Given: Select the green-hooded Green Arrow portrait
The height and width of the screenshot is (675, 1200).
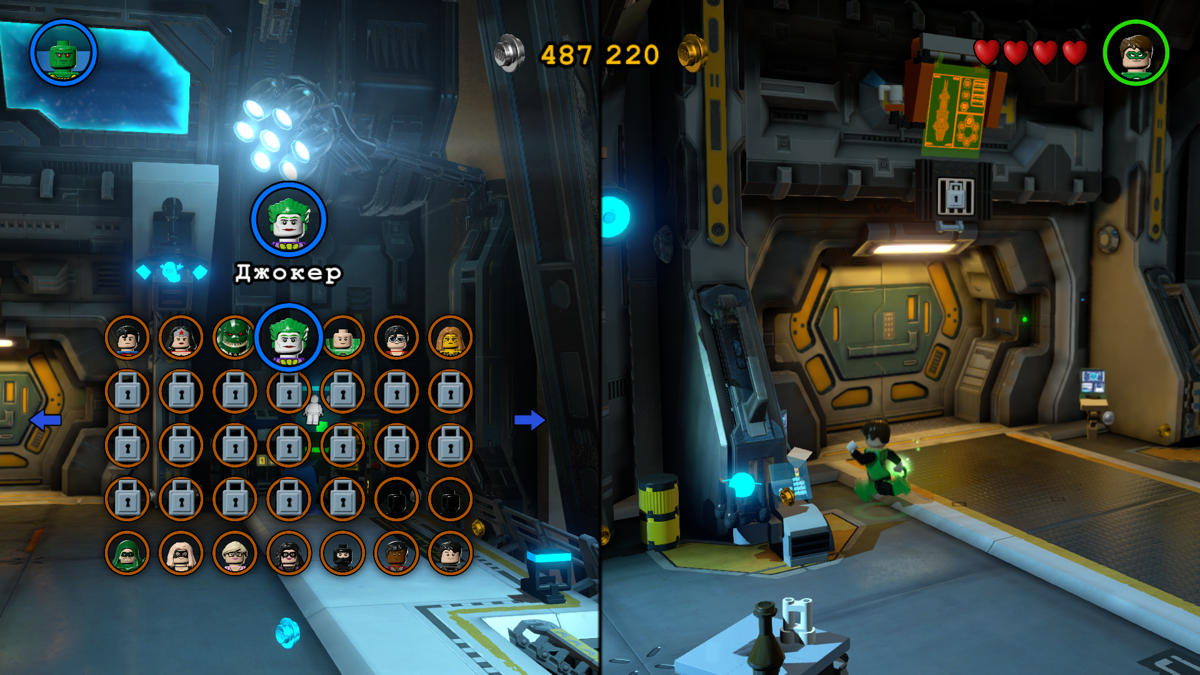Looking at the screenshot, I should pyautogui.click(x=127, y=553).
